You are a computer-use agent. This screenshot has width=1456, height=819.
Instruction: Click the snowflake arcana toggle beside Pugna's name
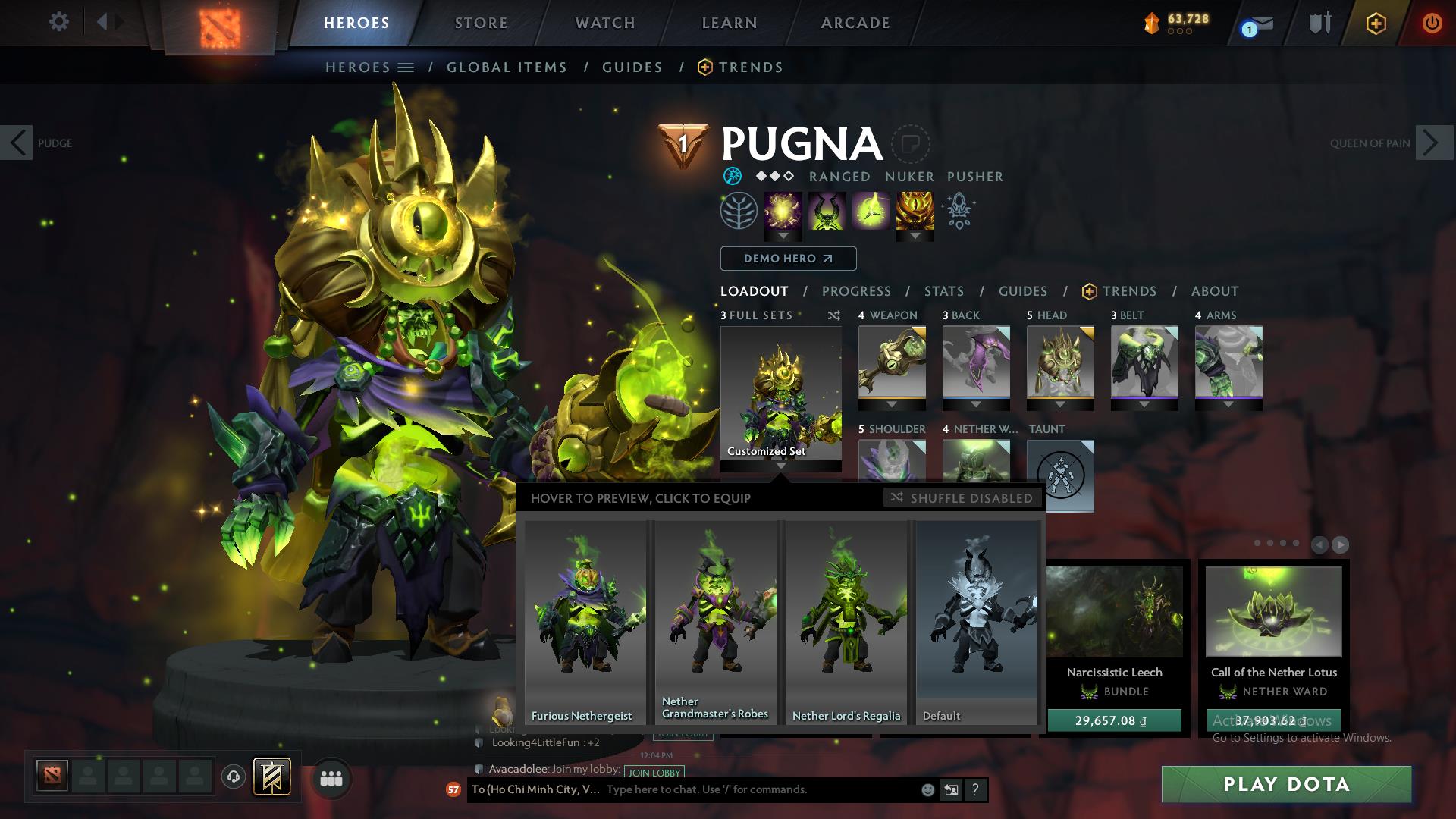coord(733,176)
